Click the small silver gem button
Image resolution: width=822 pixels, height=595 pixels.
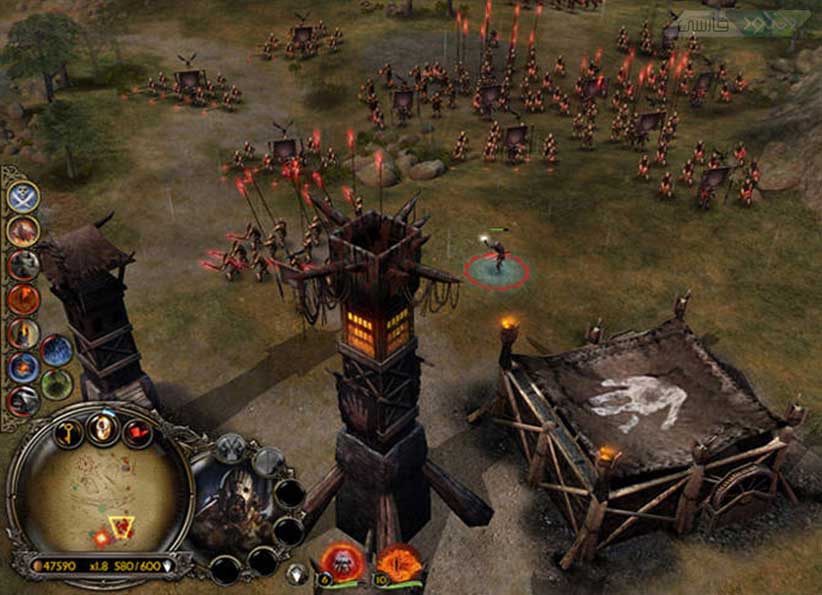point(297,573)
